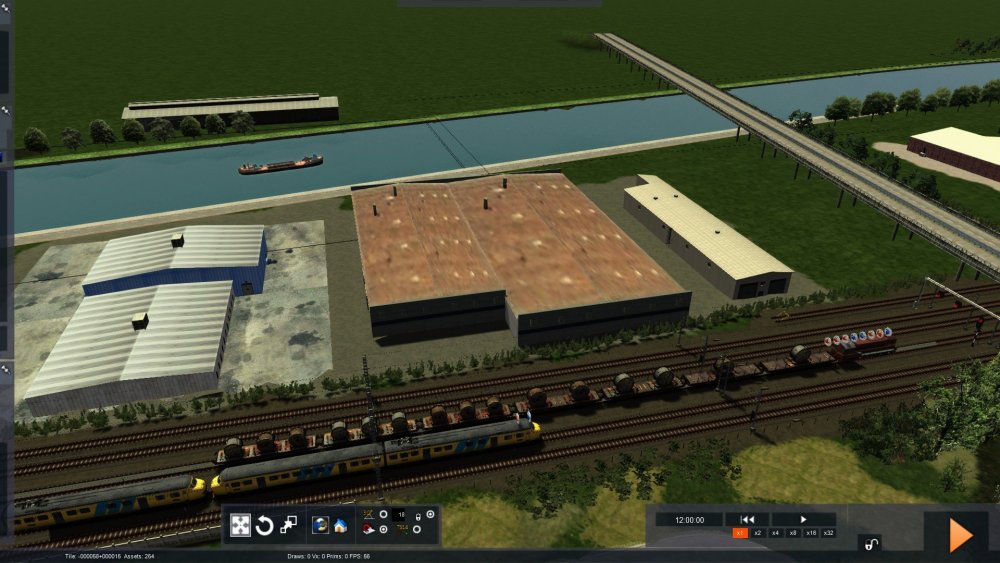Set simulation speed to x1

(740, 533)
